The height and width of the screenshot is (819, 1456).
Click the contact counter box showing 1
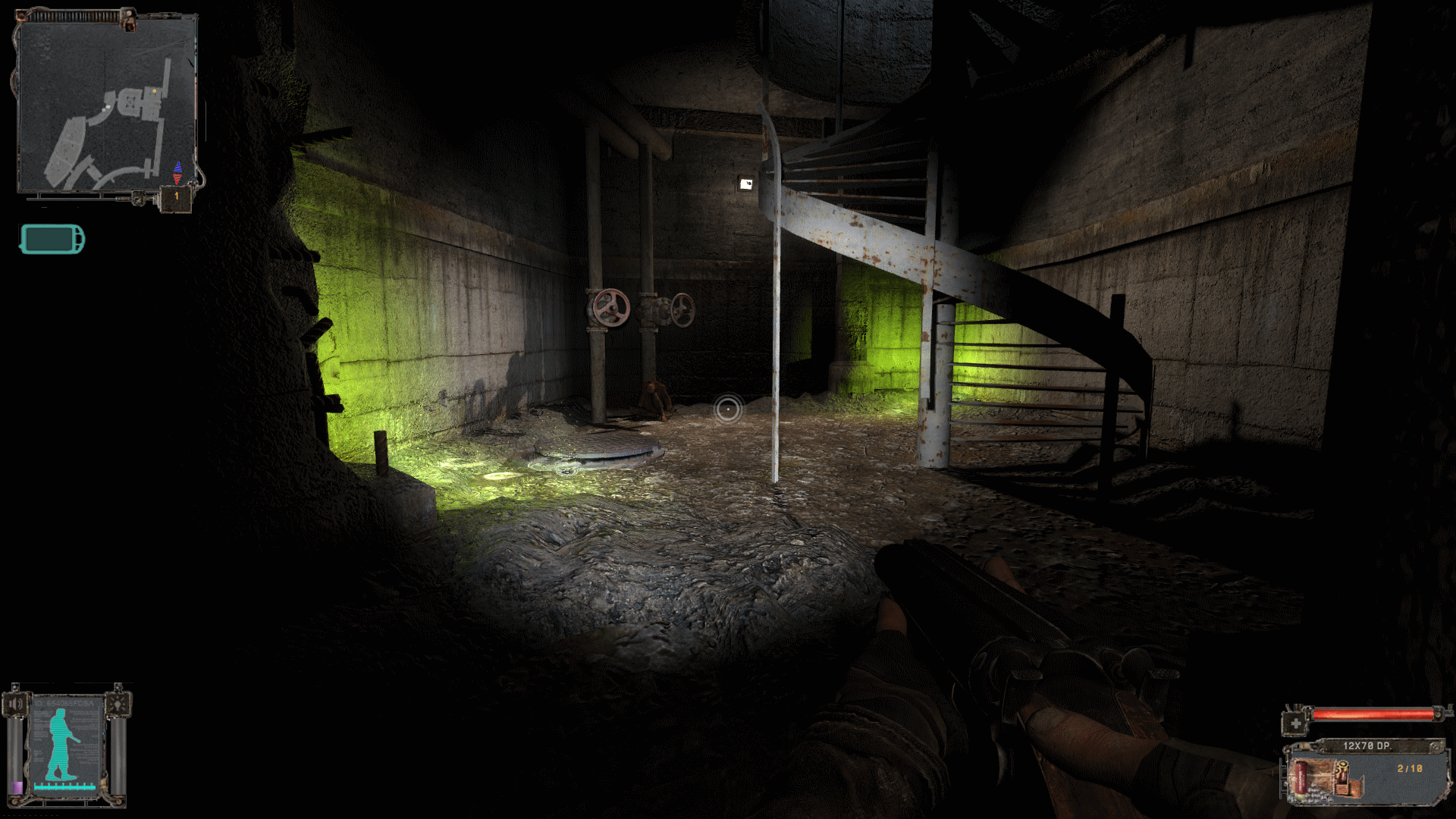coord(177,196)
